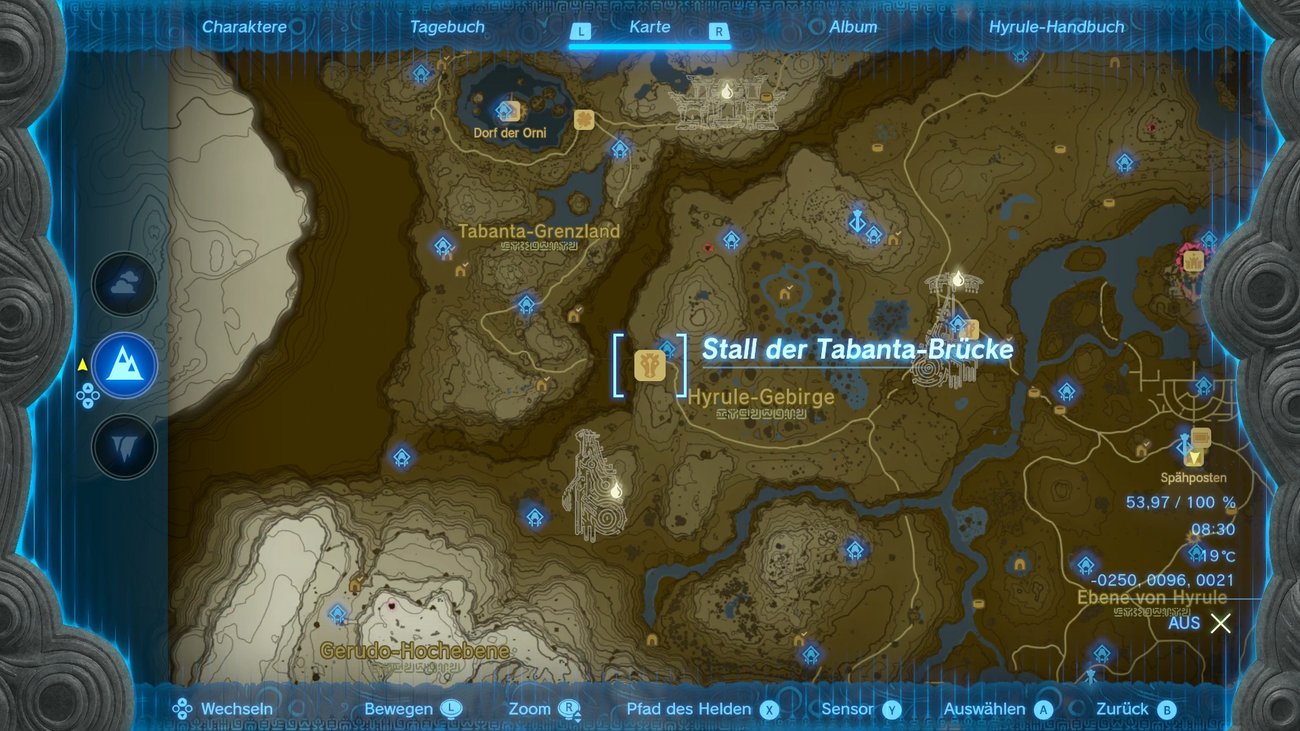The image size is (1300, 731).
Task: Click the 53,97 / 100 % completion readout
Action: click(1180, 504)
